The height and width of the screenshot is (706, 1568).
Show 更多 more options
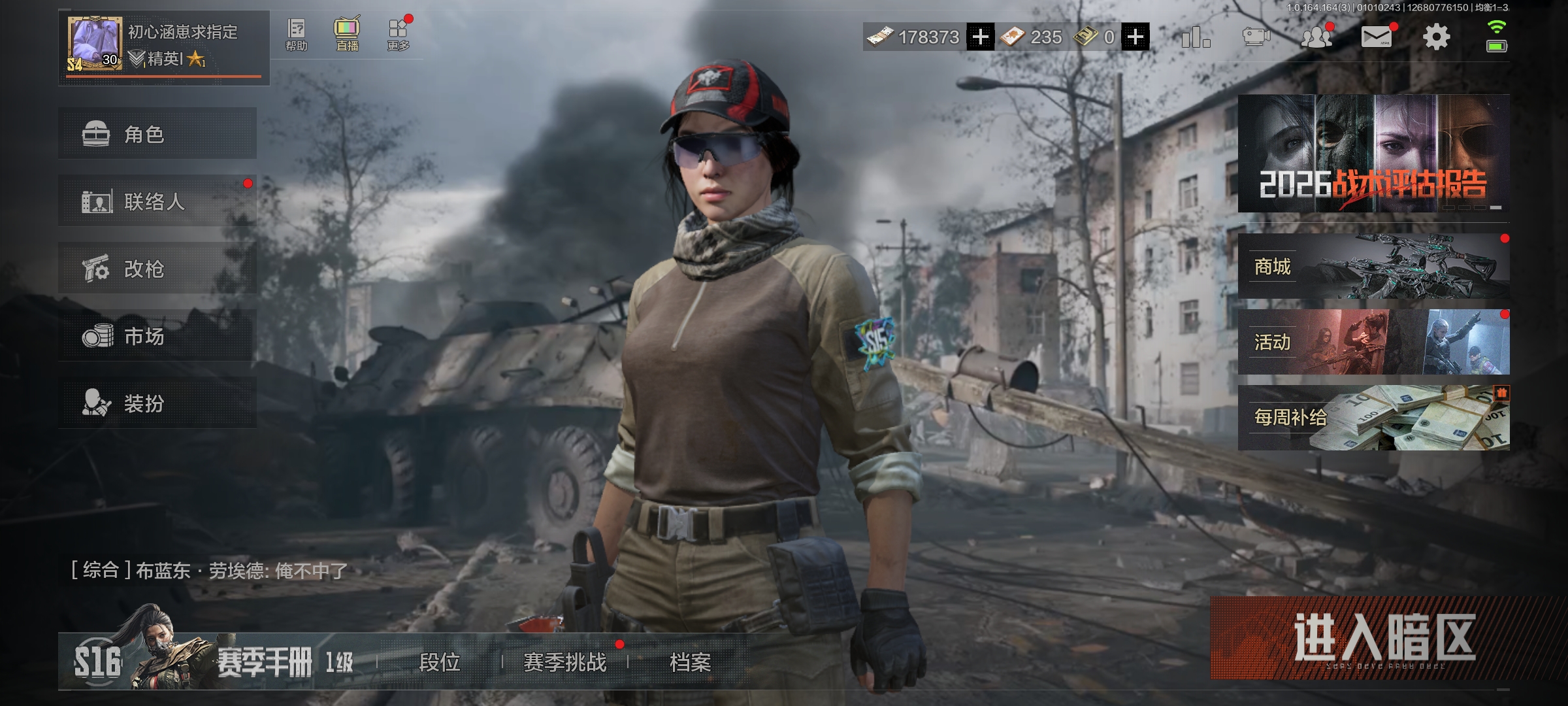click(x=398, y=35)
